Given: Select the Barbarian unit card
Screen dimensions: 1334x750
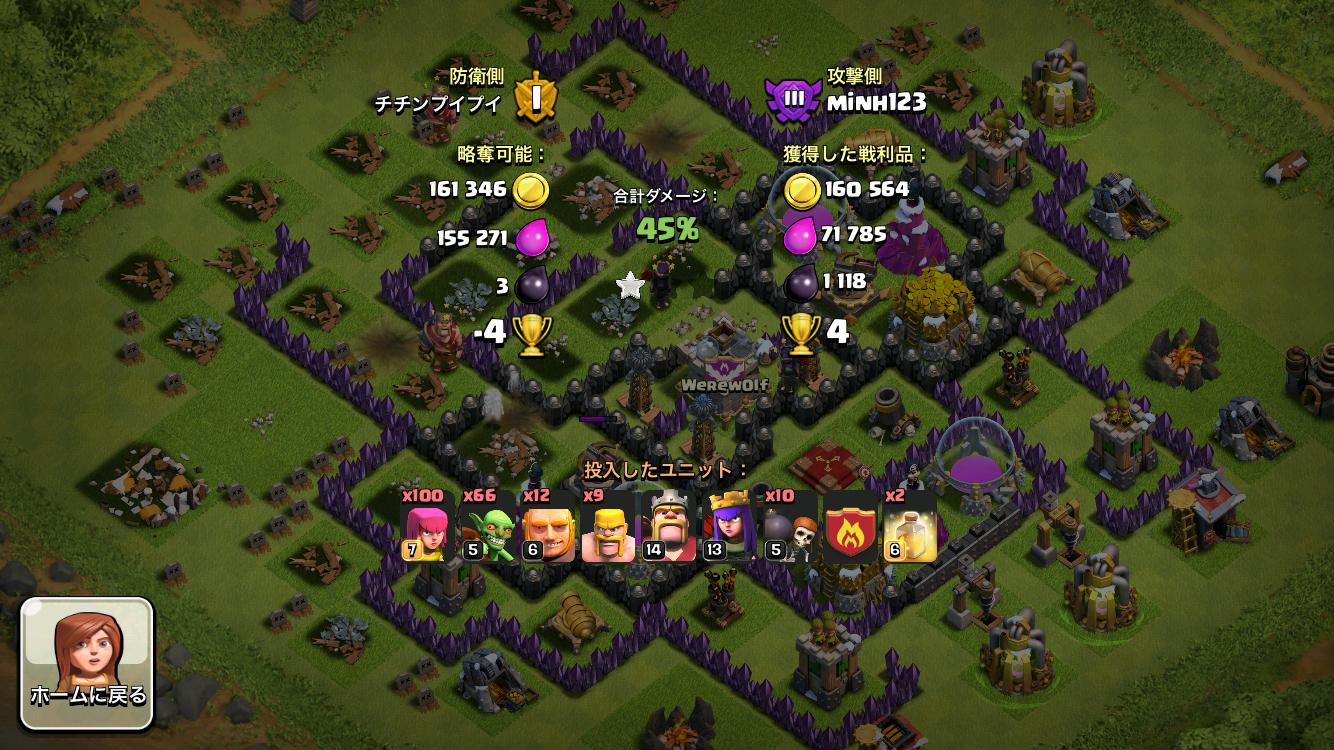Looking at the screenshot, I should point(608,526).
